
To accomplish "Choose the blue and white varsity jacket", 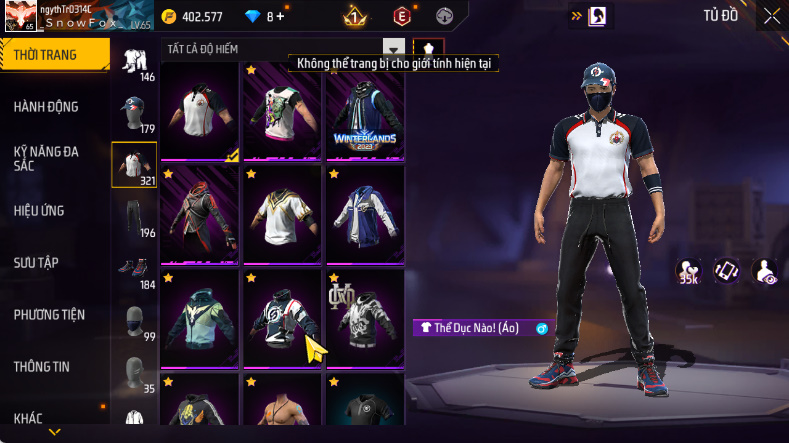I will (365, 214).
